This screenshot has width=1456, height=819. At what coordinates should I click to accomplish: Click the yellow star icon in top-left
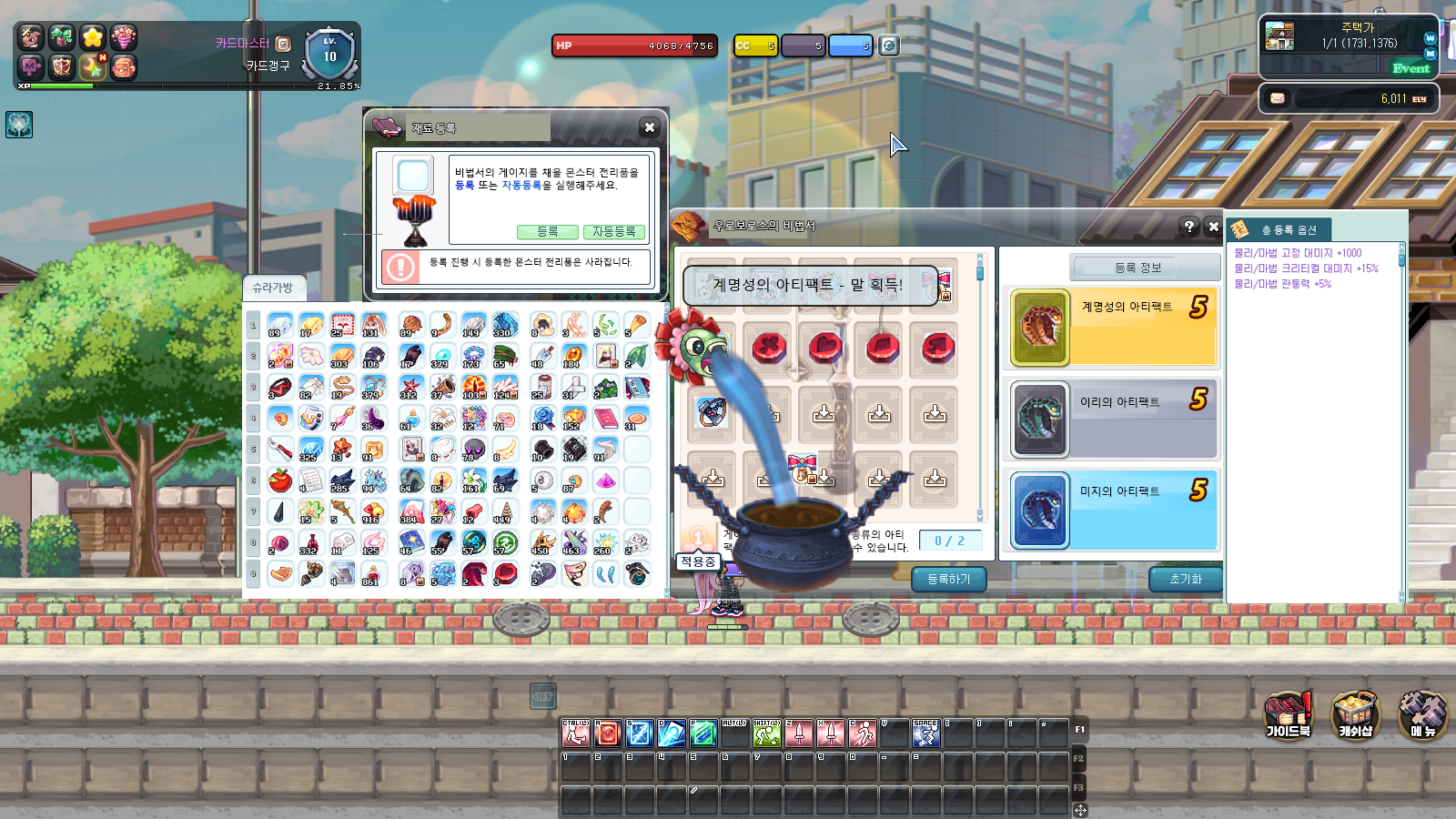(93, 36)
